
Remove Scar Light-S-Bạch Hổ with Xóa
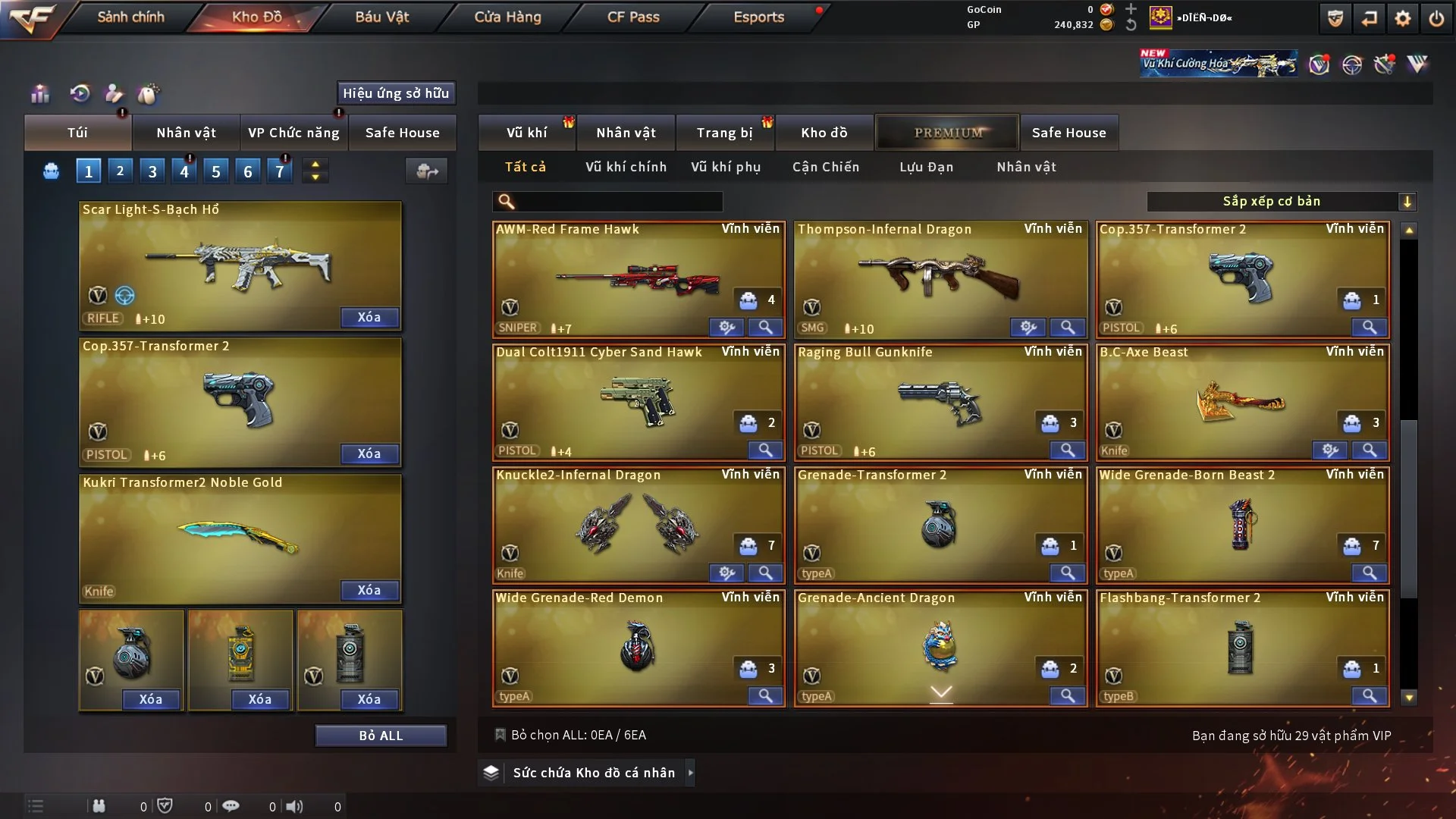(x=369, y=317)
